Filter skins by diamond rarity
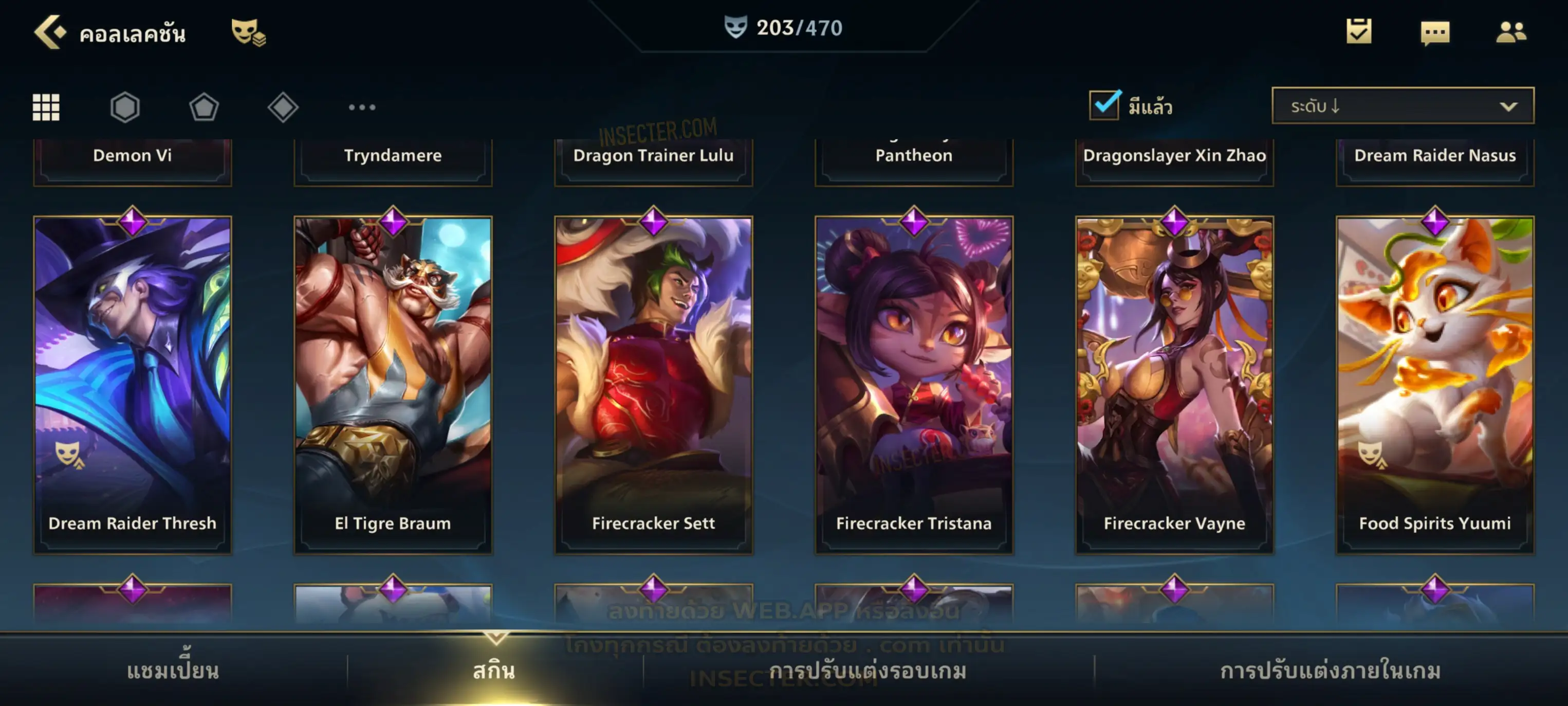 click(283, 107)
